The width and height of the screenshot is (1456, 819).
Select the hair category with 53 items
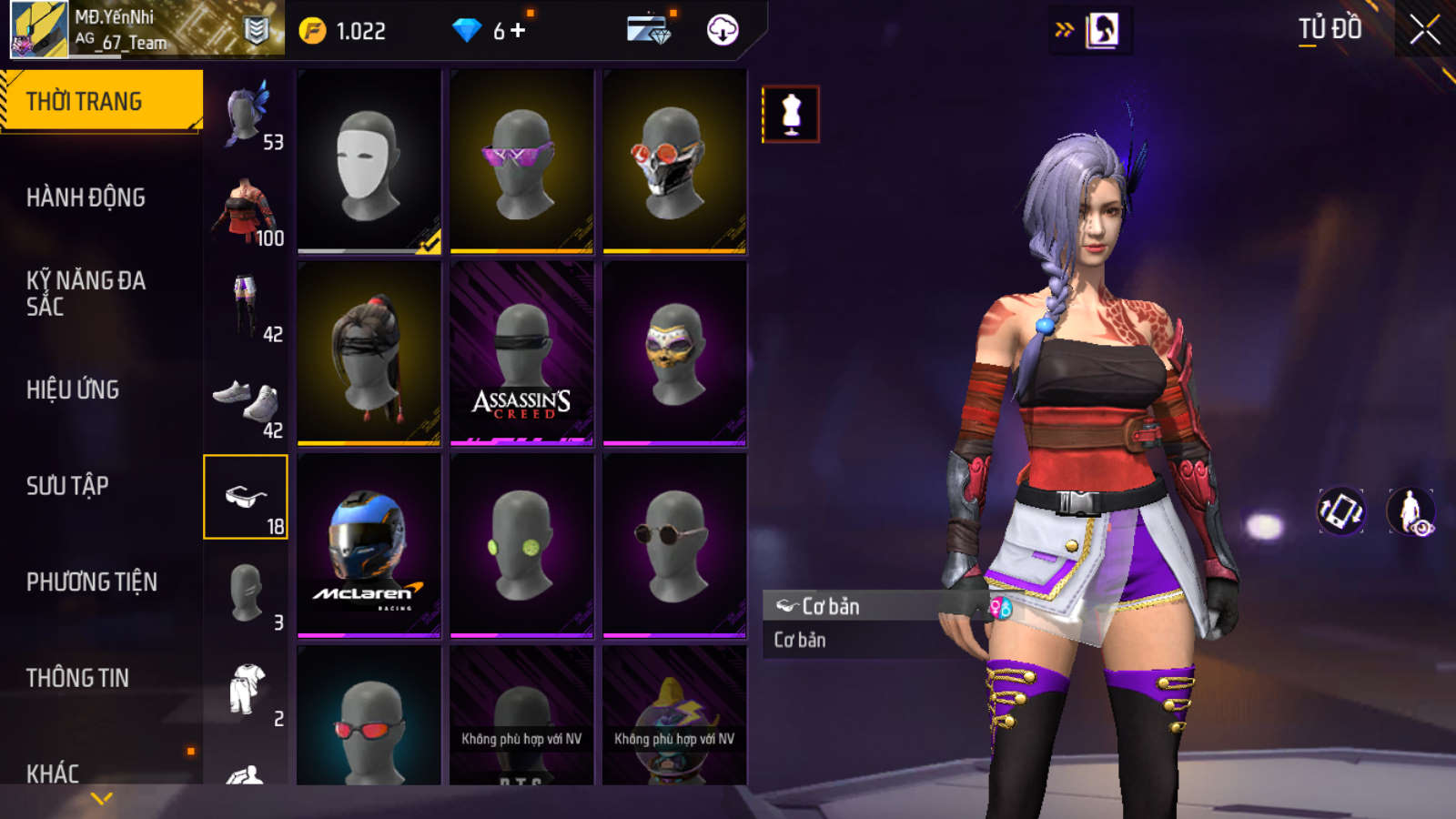247,114
